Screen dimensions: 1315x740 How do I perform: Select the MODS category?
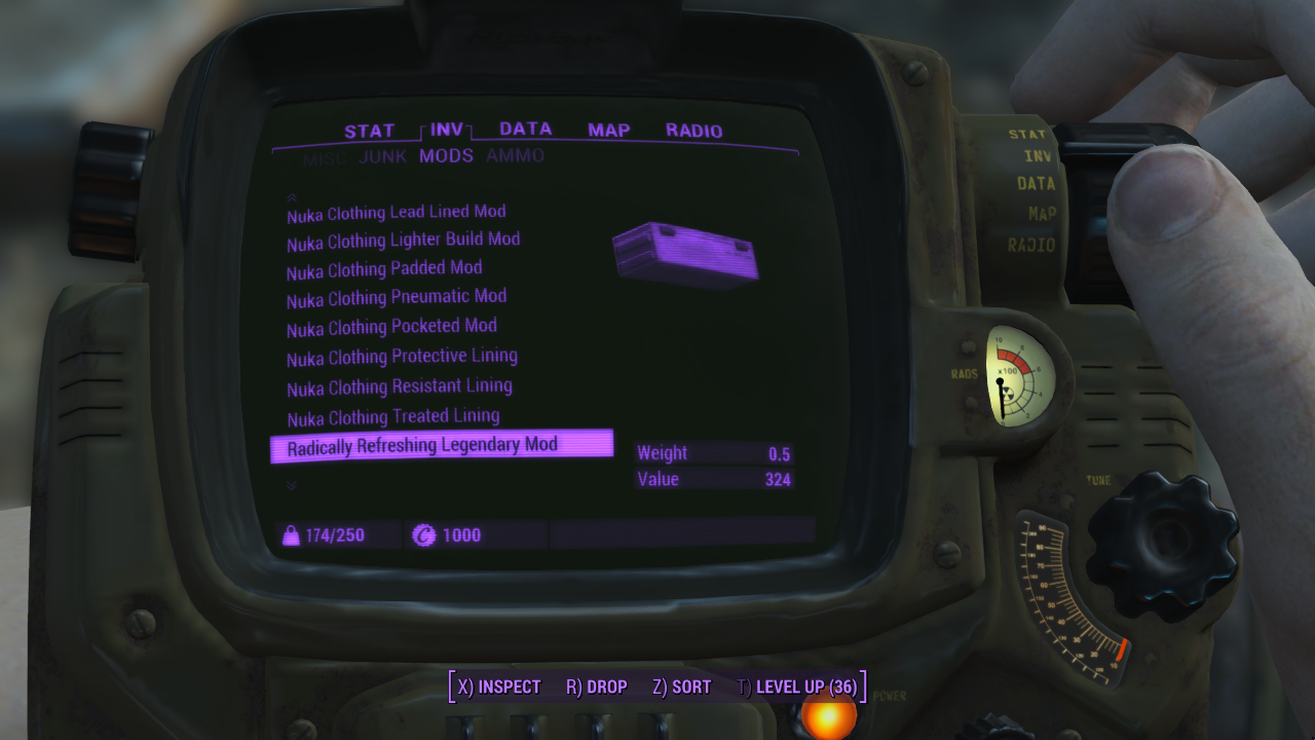click(446, 156)
